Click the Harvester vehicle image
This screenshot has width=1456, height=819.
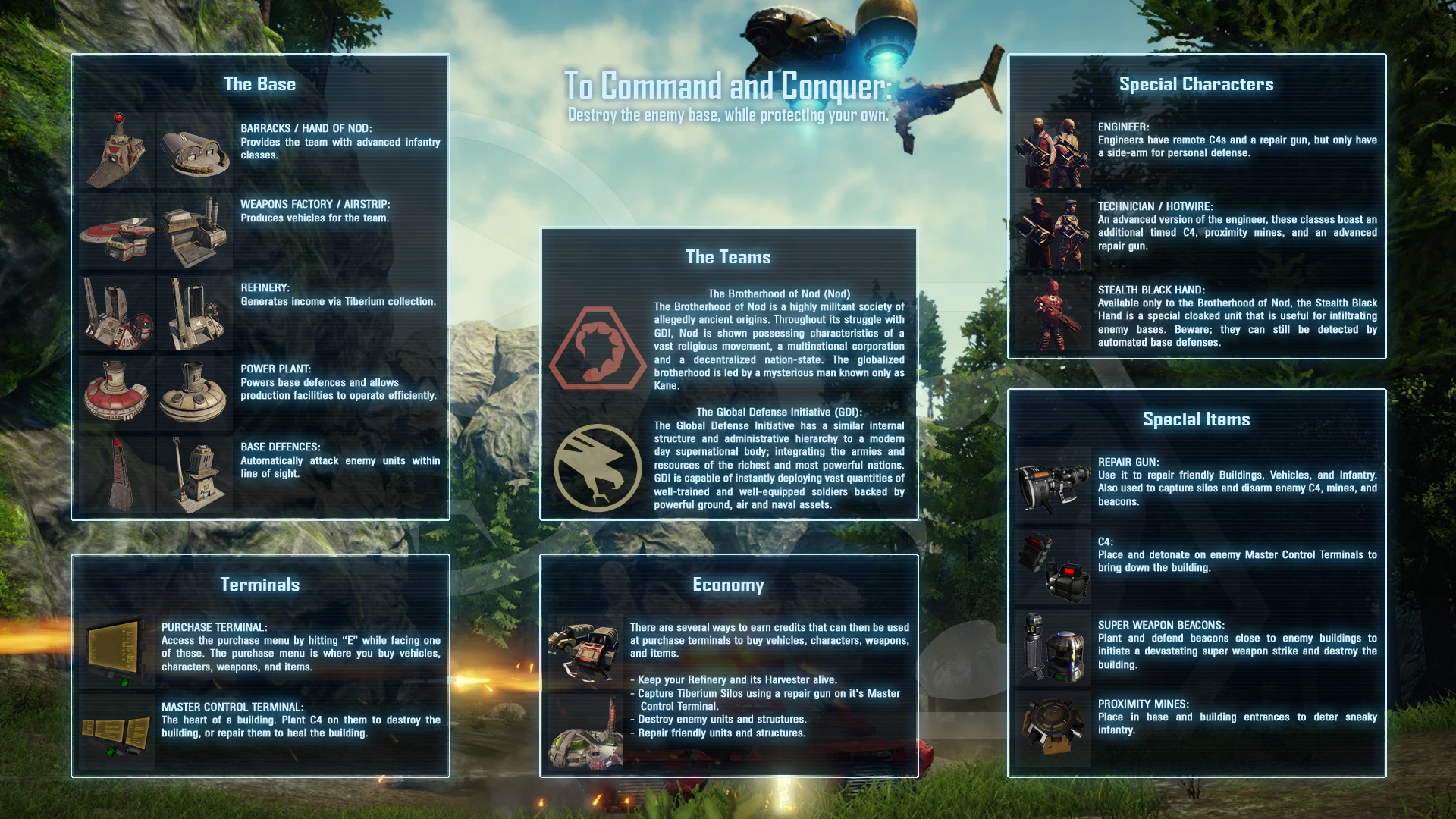584,652
